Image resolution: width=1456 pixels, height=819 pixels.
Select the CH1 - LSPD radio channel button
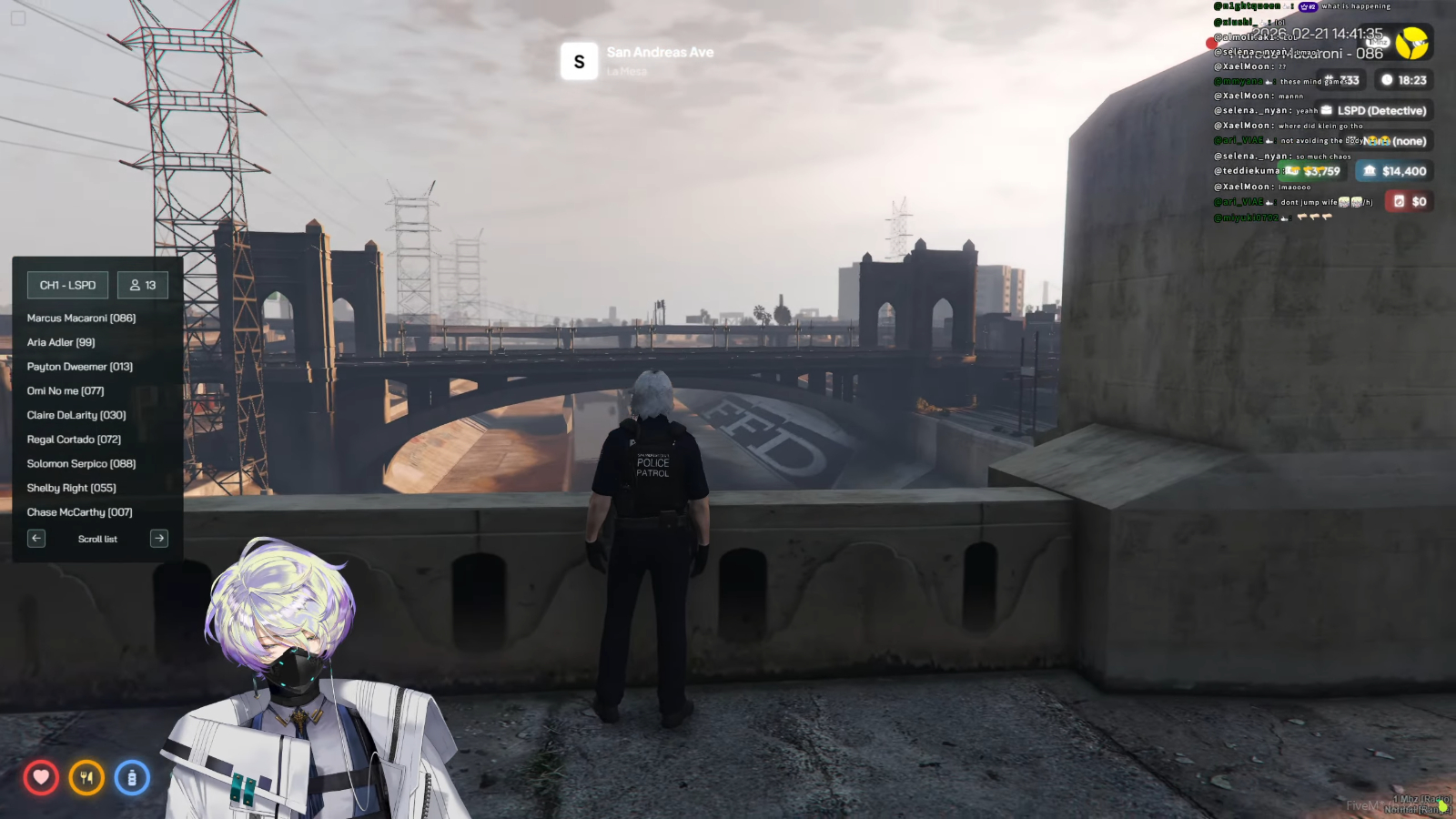(x=67, y=285)
